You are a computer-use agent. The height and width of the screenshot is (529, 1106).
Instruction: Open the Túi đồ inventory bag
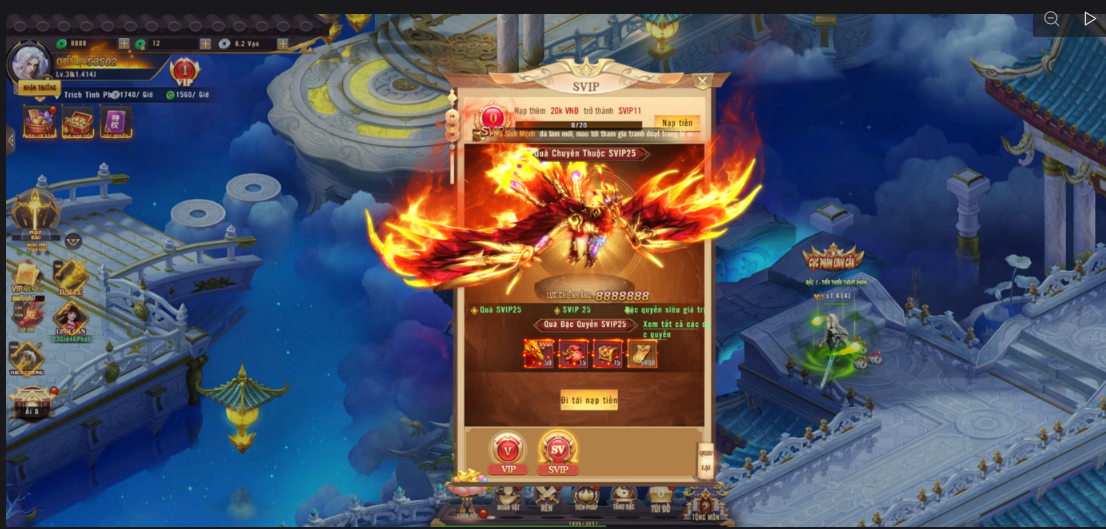(660, 497)
